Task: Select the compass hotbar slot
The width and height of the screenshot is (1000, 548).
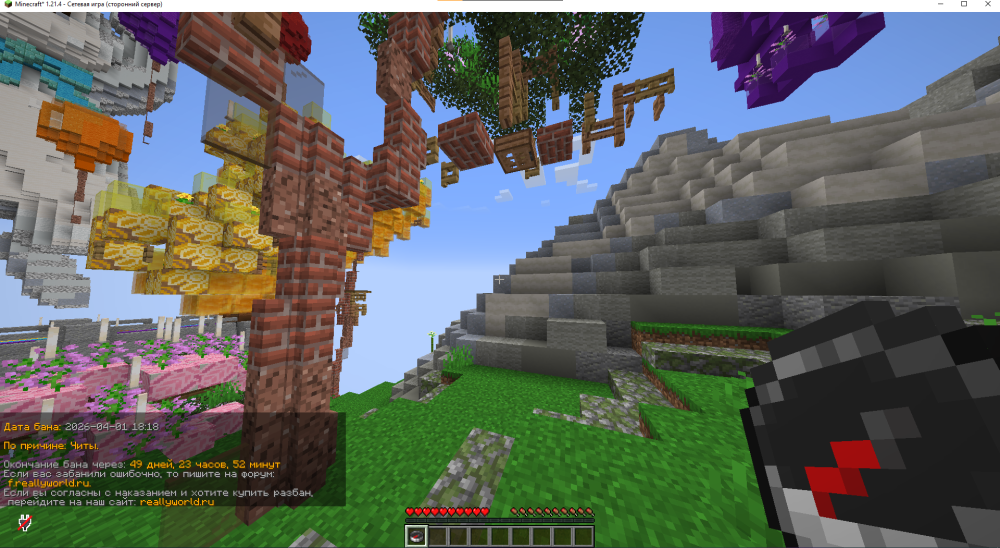Action: [415, 536]
